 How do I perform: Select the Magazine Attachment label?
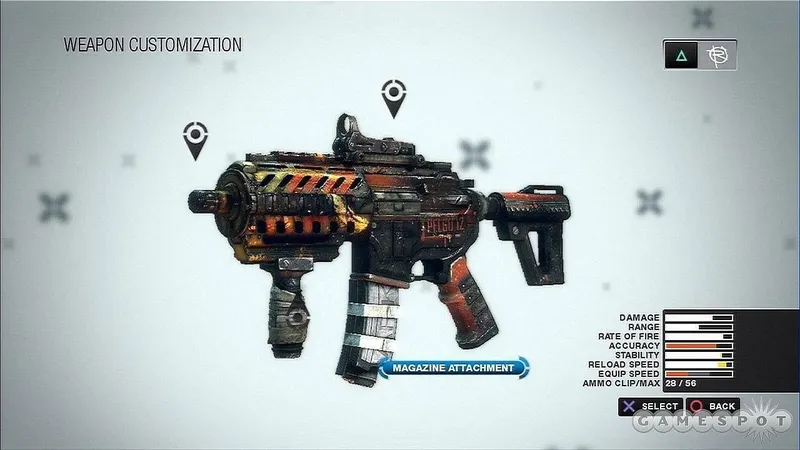tap(453, 368)
